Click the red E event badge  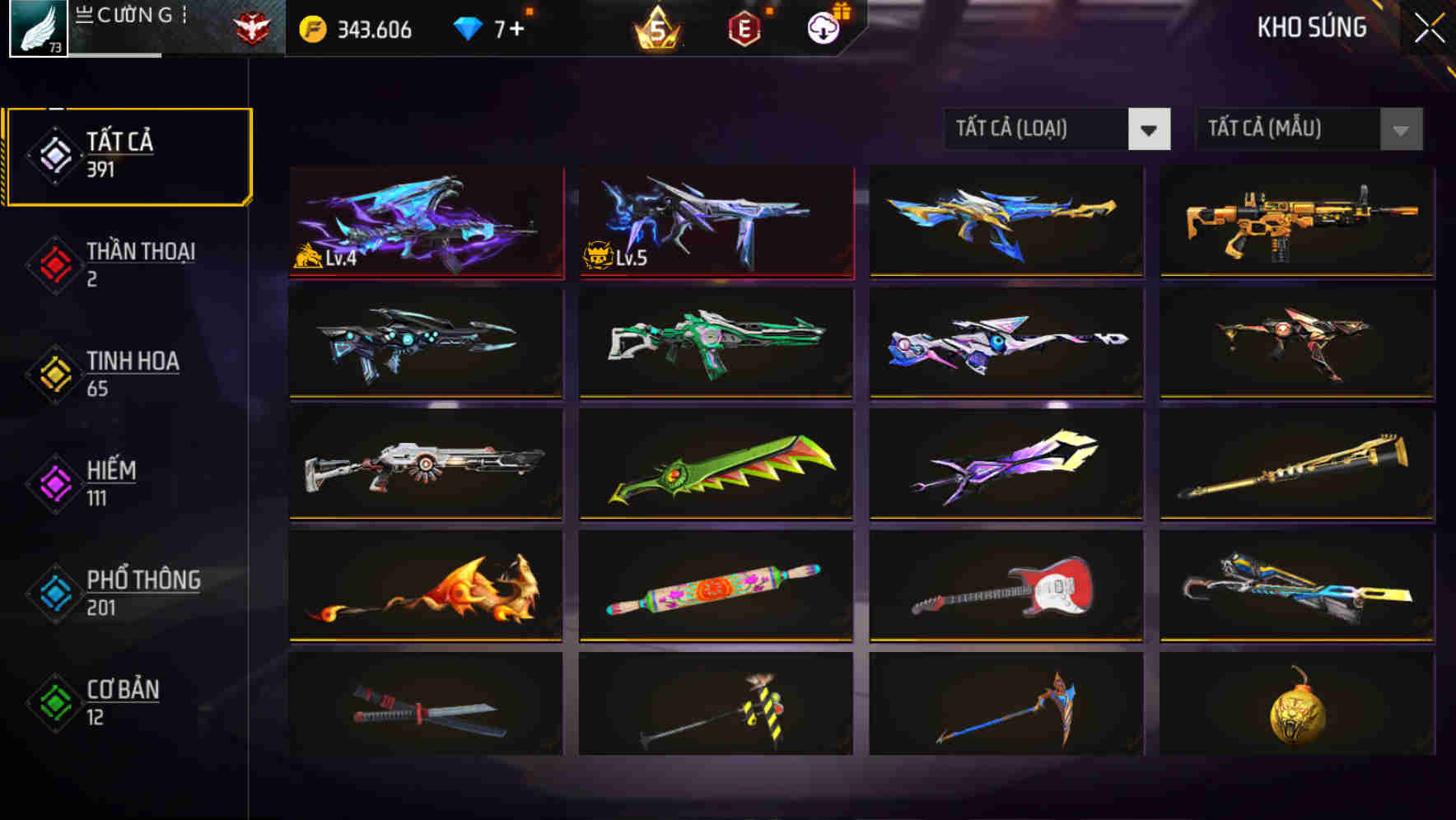tap(742, 29)
